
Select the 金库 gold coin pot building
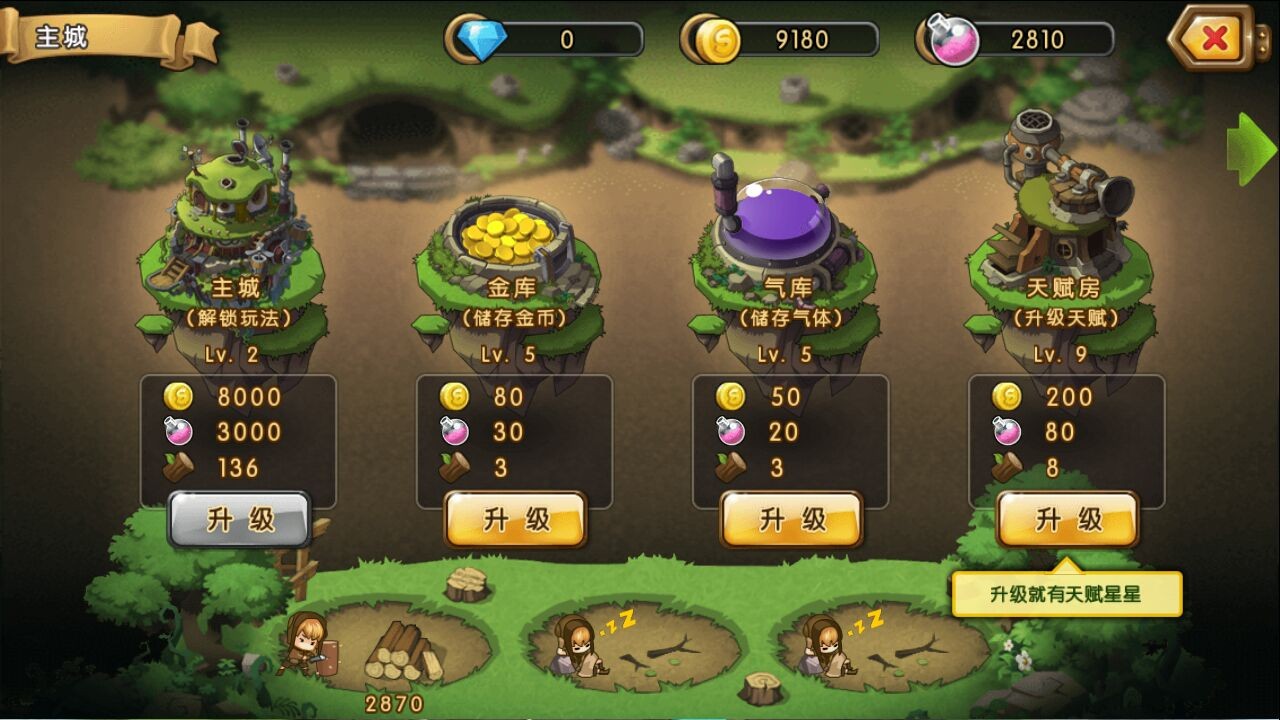click(x=510, y=240)
